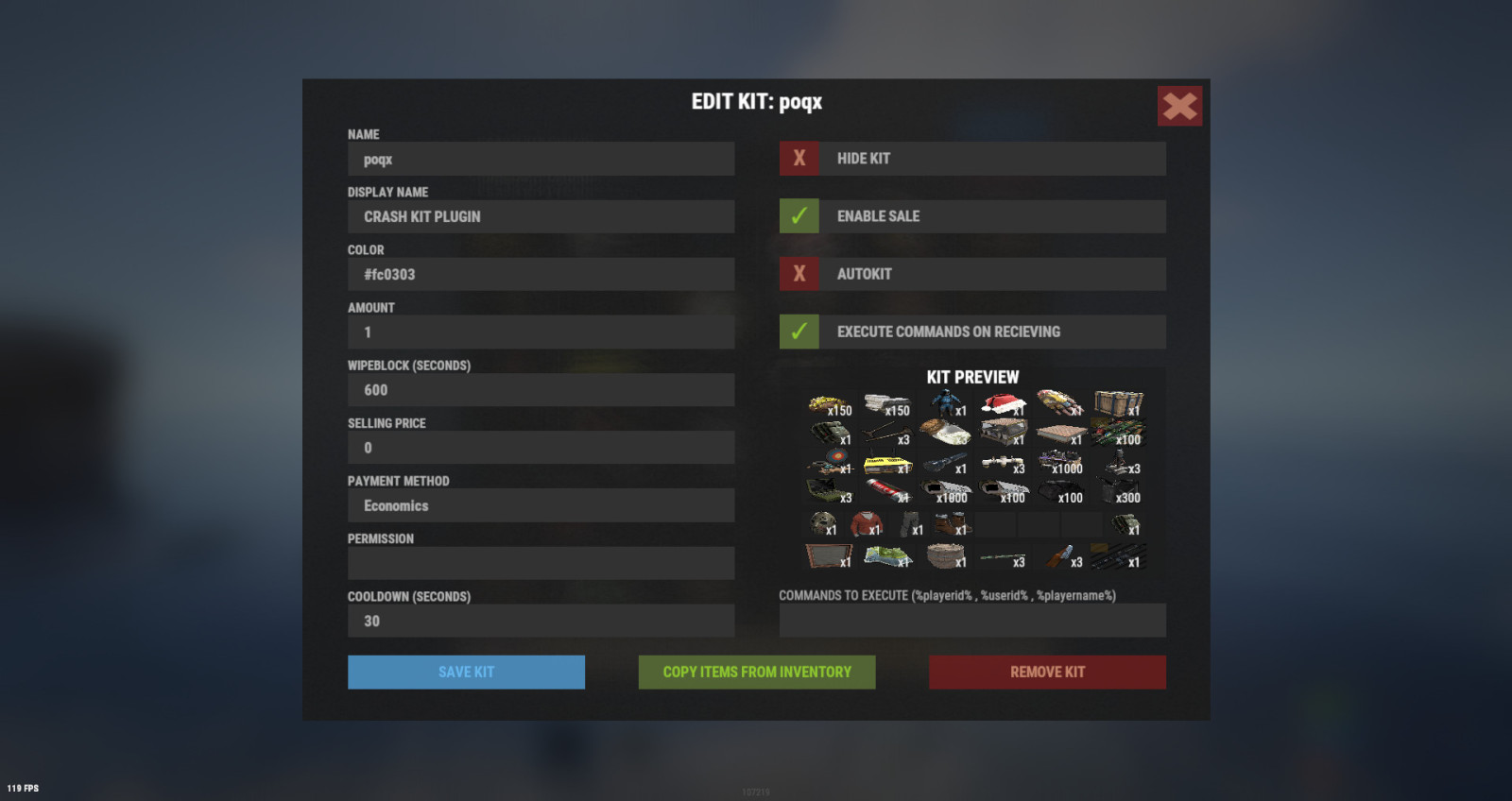
Task: Click the skull bandana item thumbnail
Action: pyautogui.click(x=821, y=523)
